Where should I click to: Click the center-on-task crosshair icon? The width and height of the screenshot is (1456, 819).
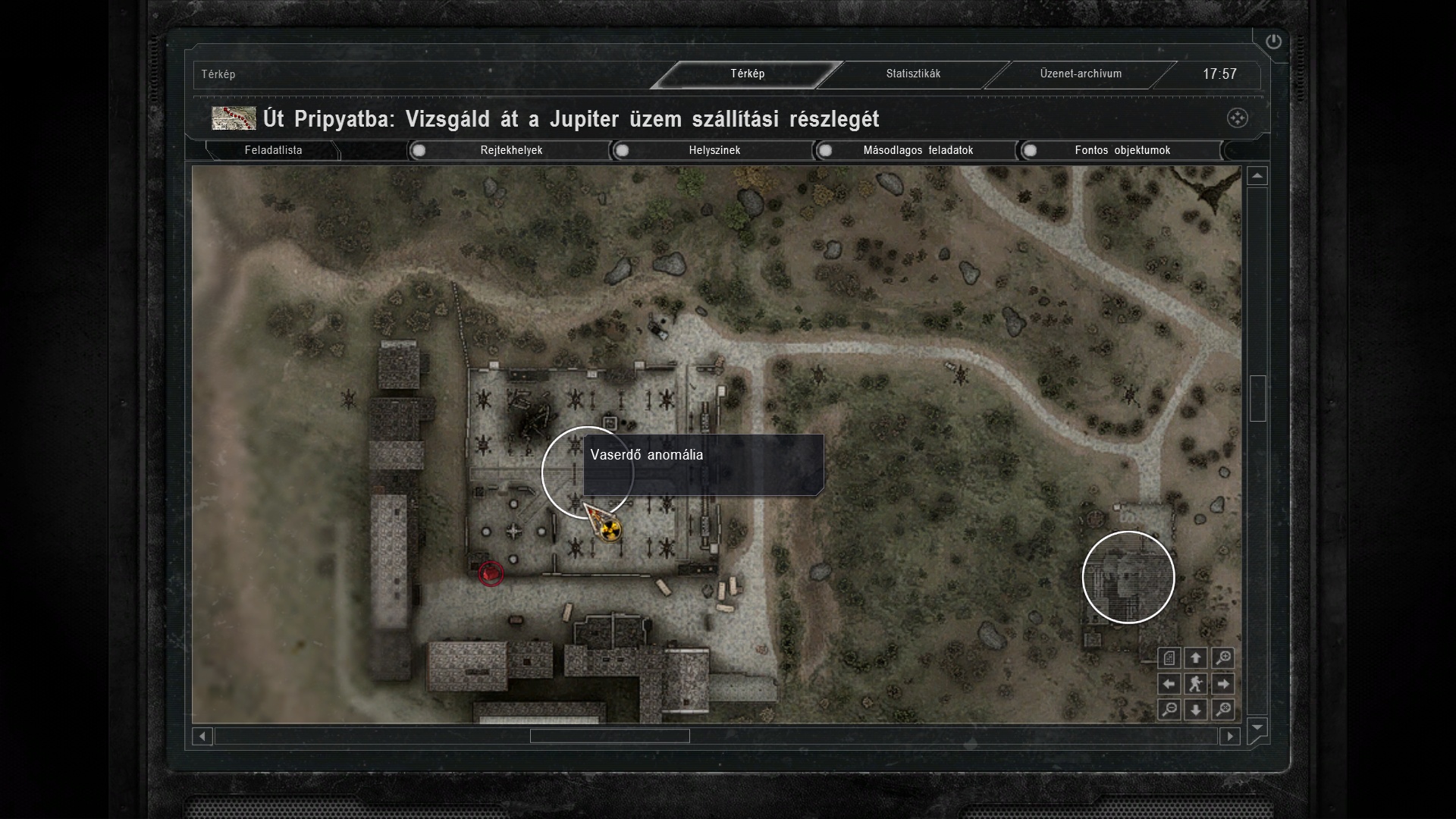pos(1237,118)
